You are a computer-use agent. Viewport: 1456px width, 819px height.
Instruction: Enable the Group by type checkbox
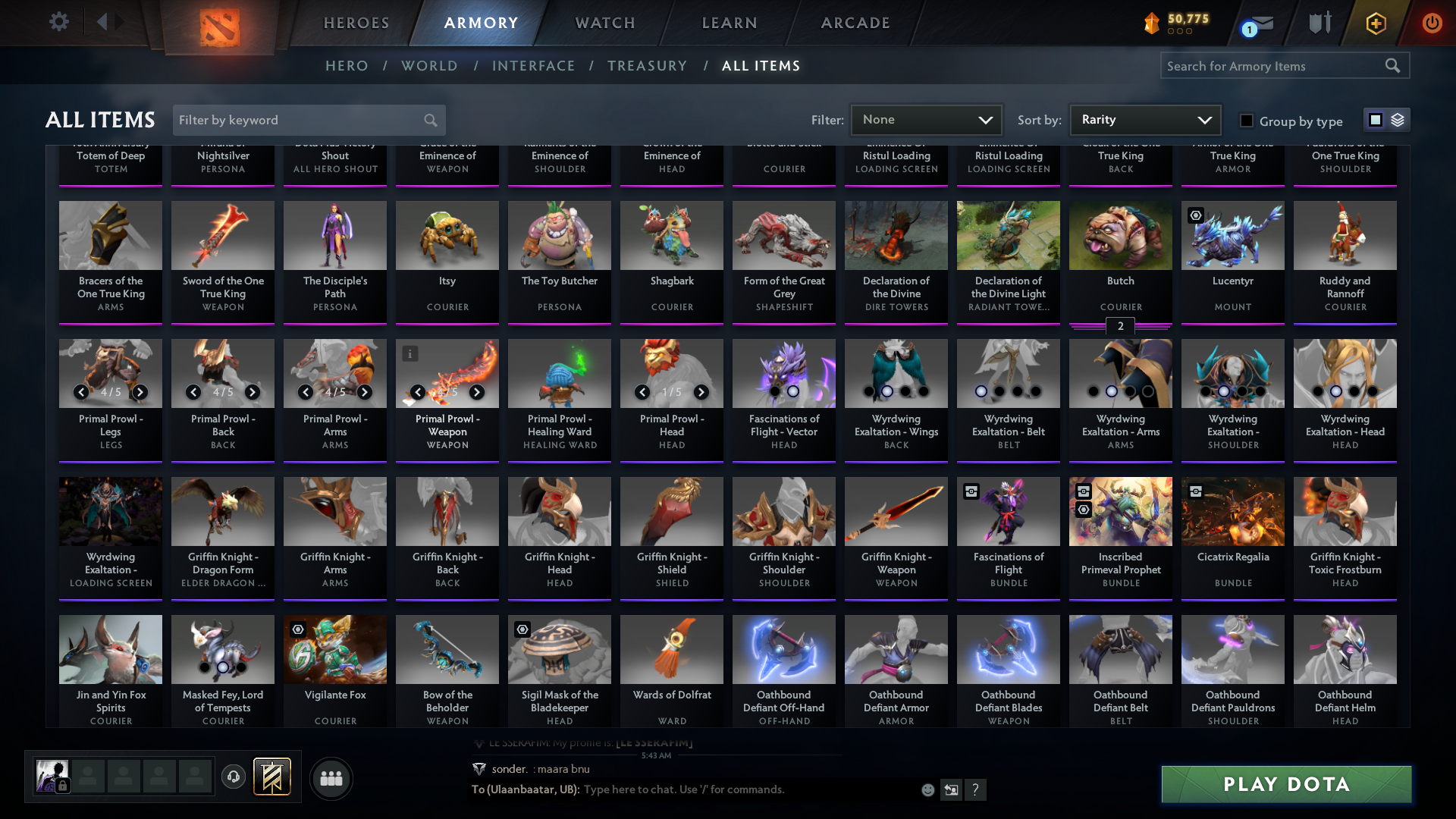[x=1246, y=120]
